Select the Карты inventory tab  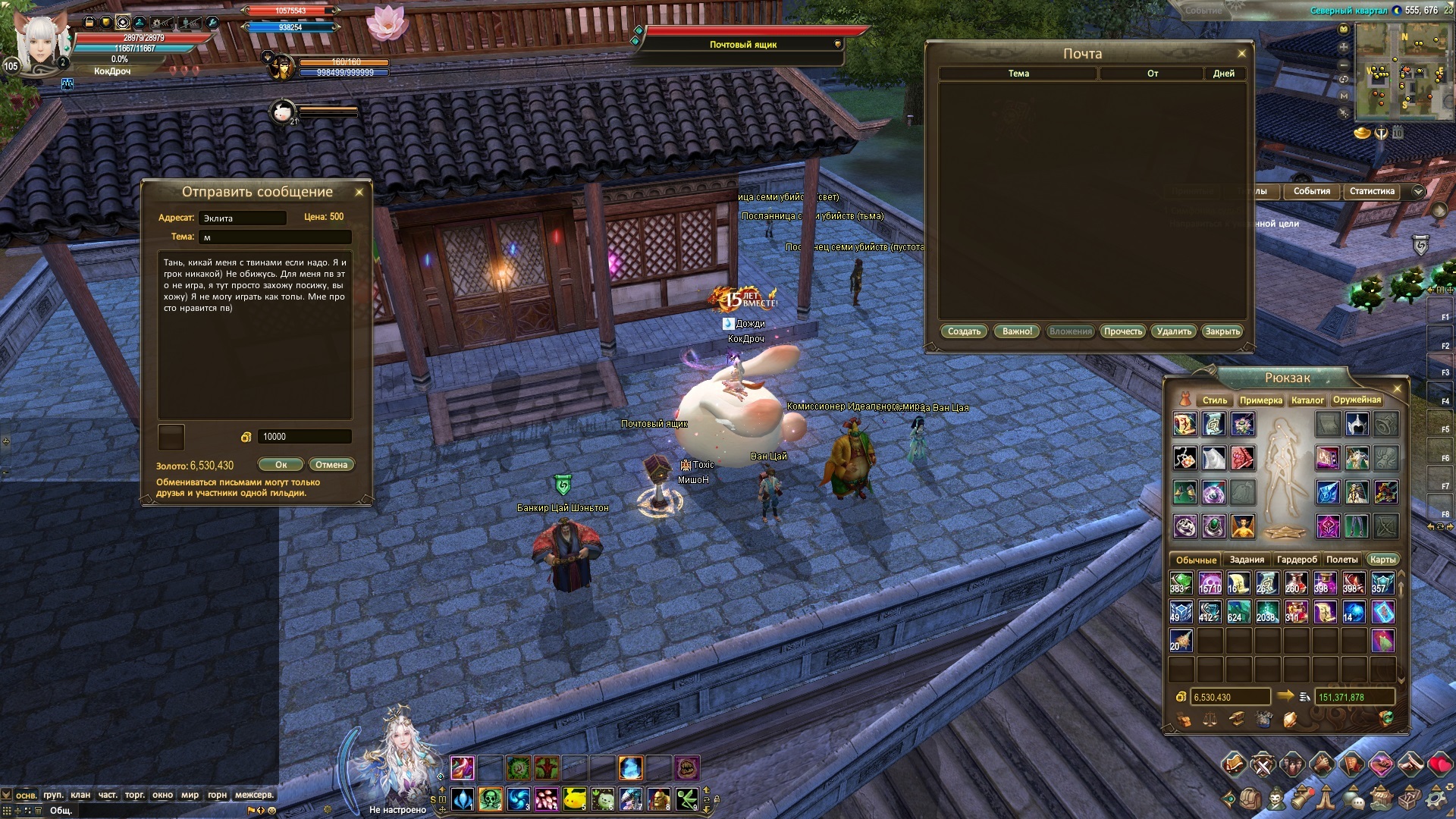coord(1382,560)
